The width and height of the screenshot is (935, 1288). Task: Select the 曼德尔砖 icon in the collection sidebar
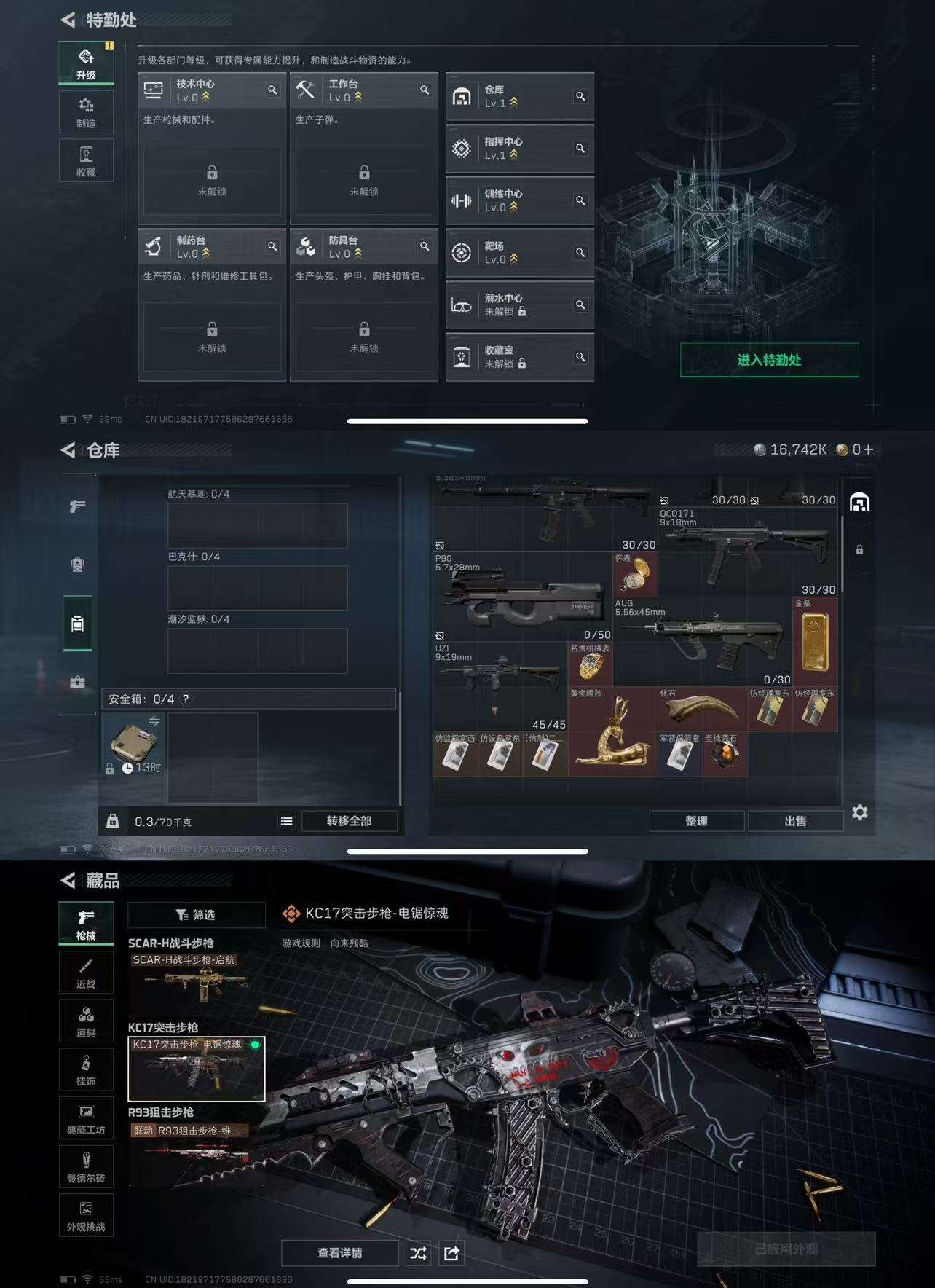(x=86, y=1166)
